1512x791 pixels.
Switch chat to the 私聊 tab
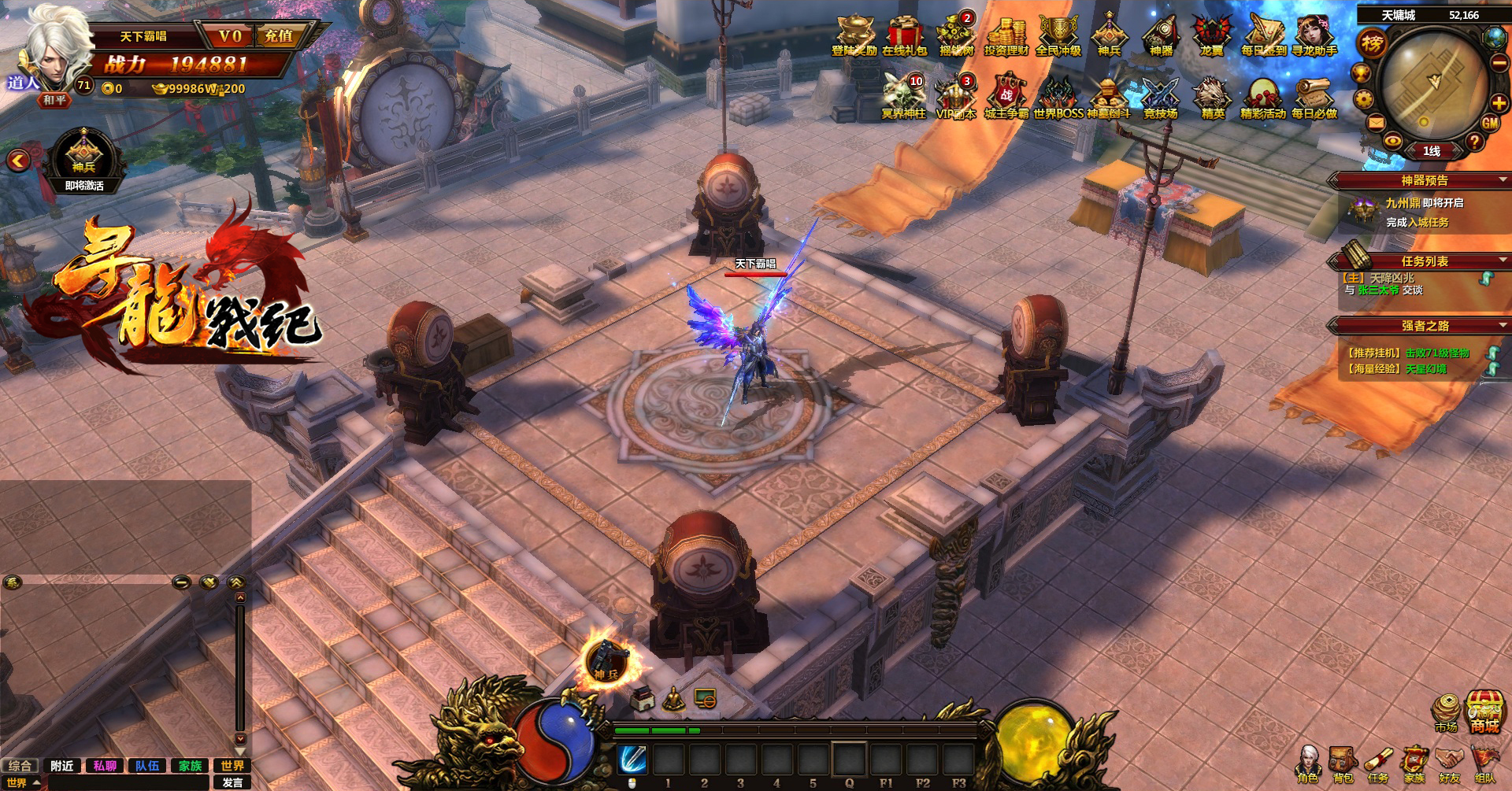tap(105, 766)
